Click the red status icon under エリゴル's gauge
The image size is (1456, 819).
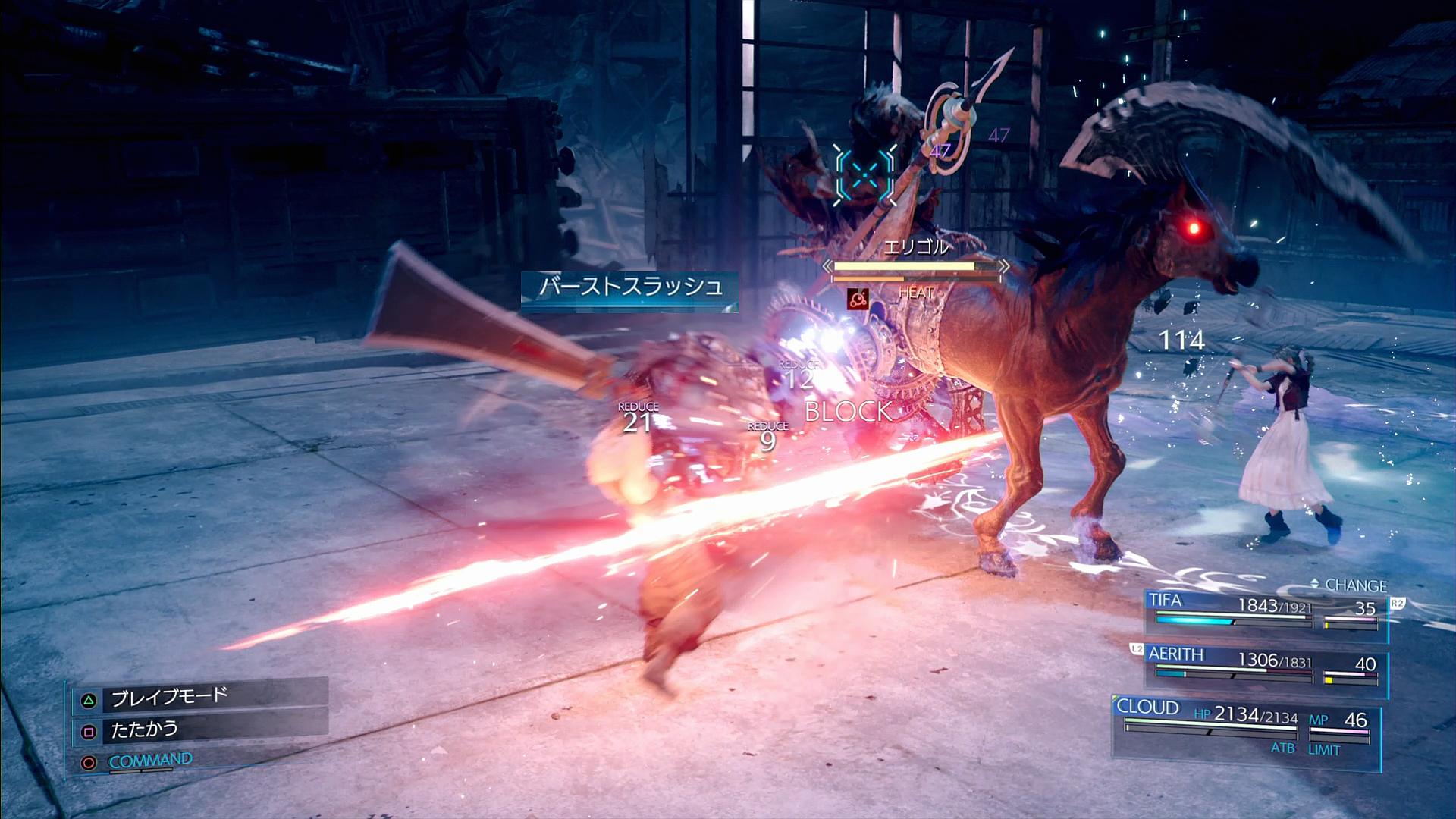tap(858, 300)
